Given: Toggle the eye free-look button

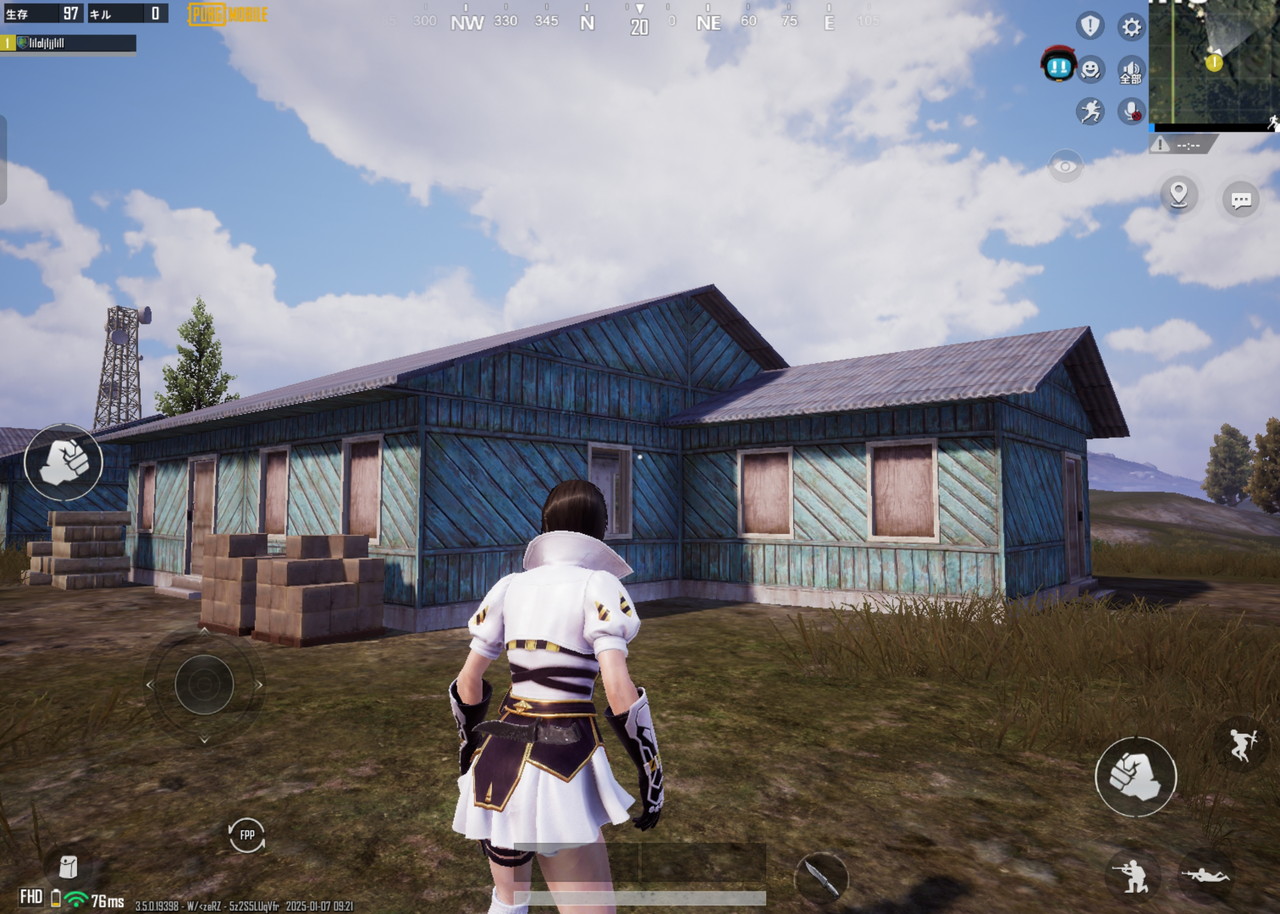Looking at the screenshot, I should tap(1066, 166).
